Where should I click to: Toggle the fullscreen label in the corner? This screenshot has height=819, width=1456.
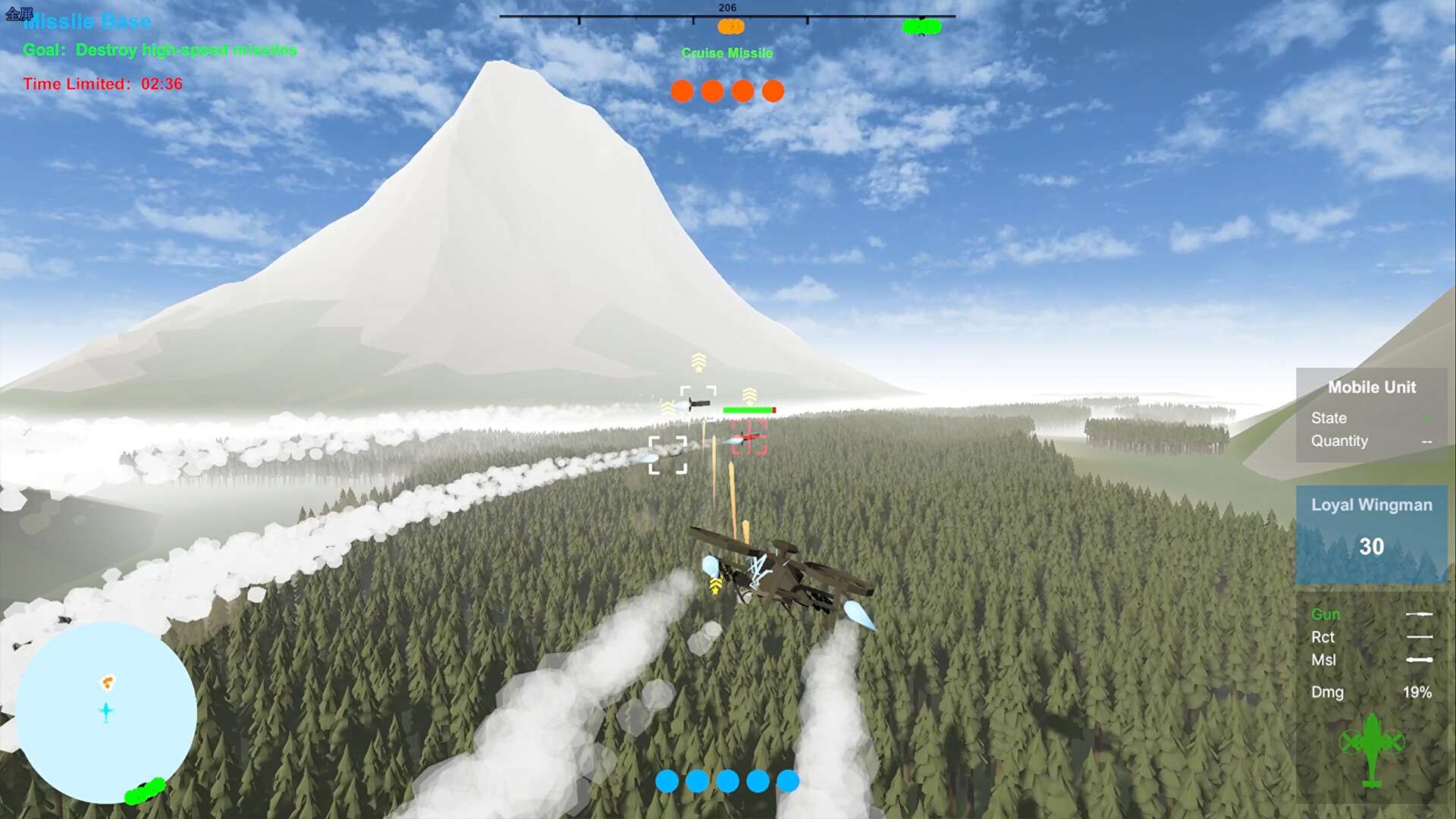click(19, 14)
